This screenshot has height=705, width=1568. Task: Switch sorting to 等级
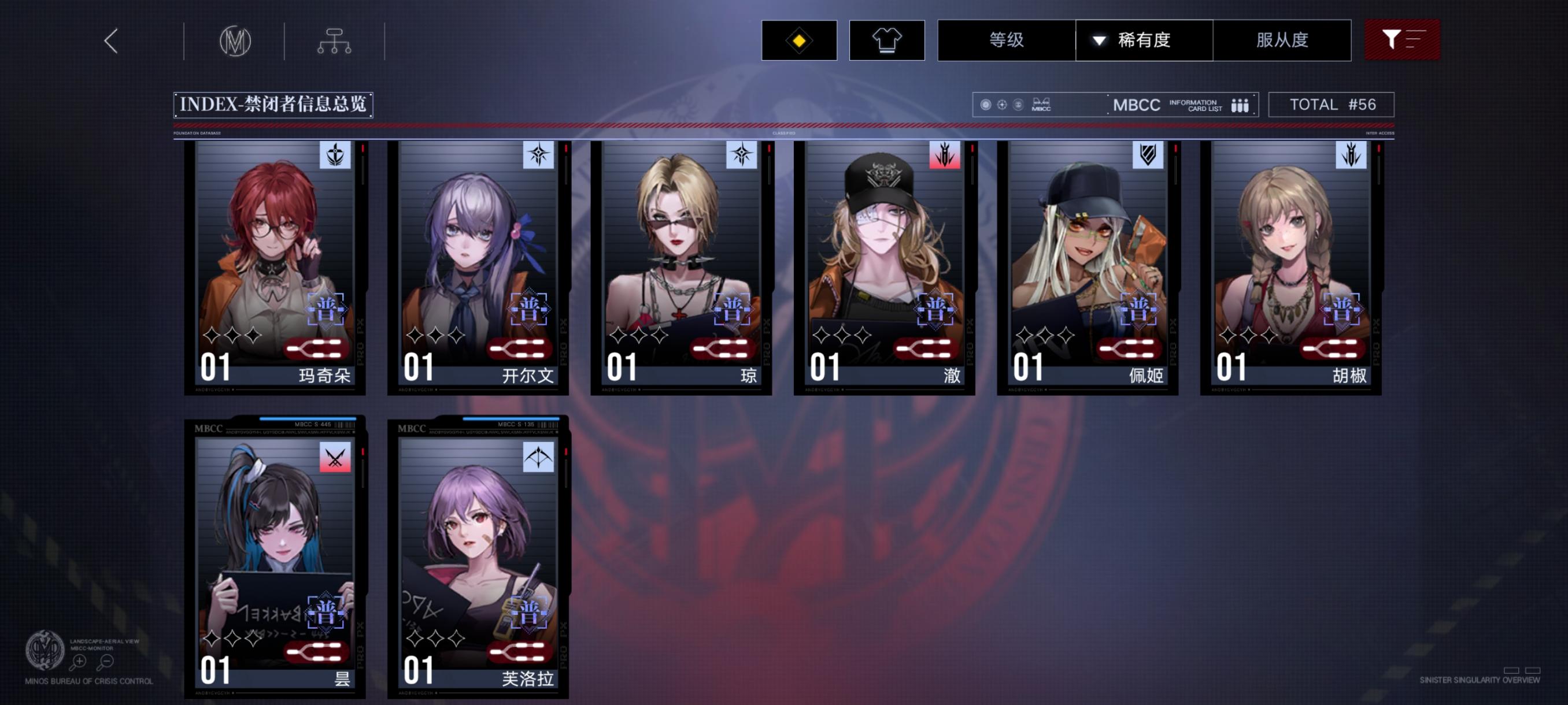1007,40
